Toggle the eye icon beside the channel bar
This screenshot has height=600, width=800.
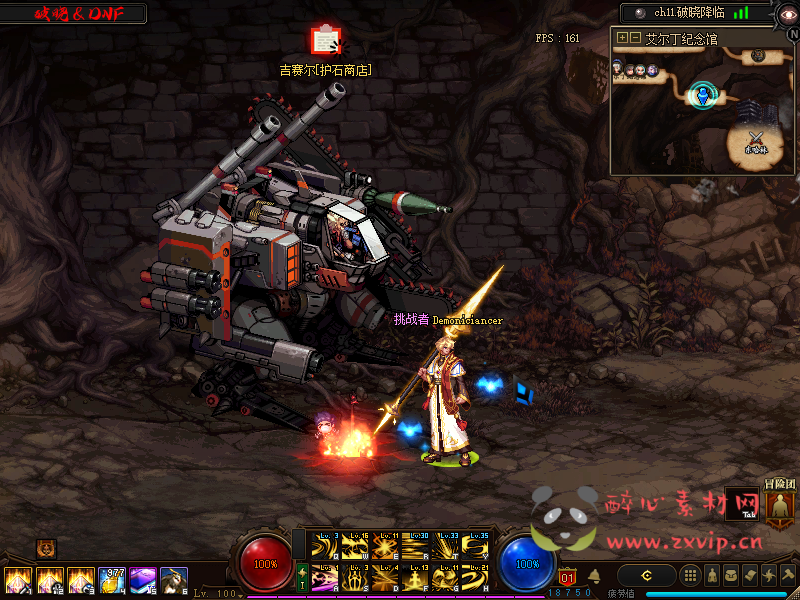tap(787, 13)
